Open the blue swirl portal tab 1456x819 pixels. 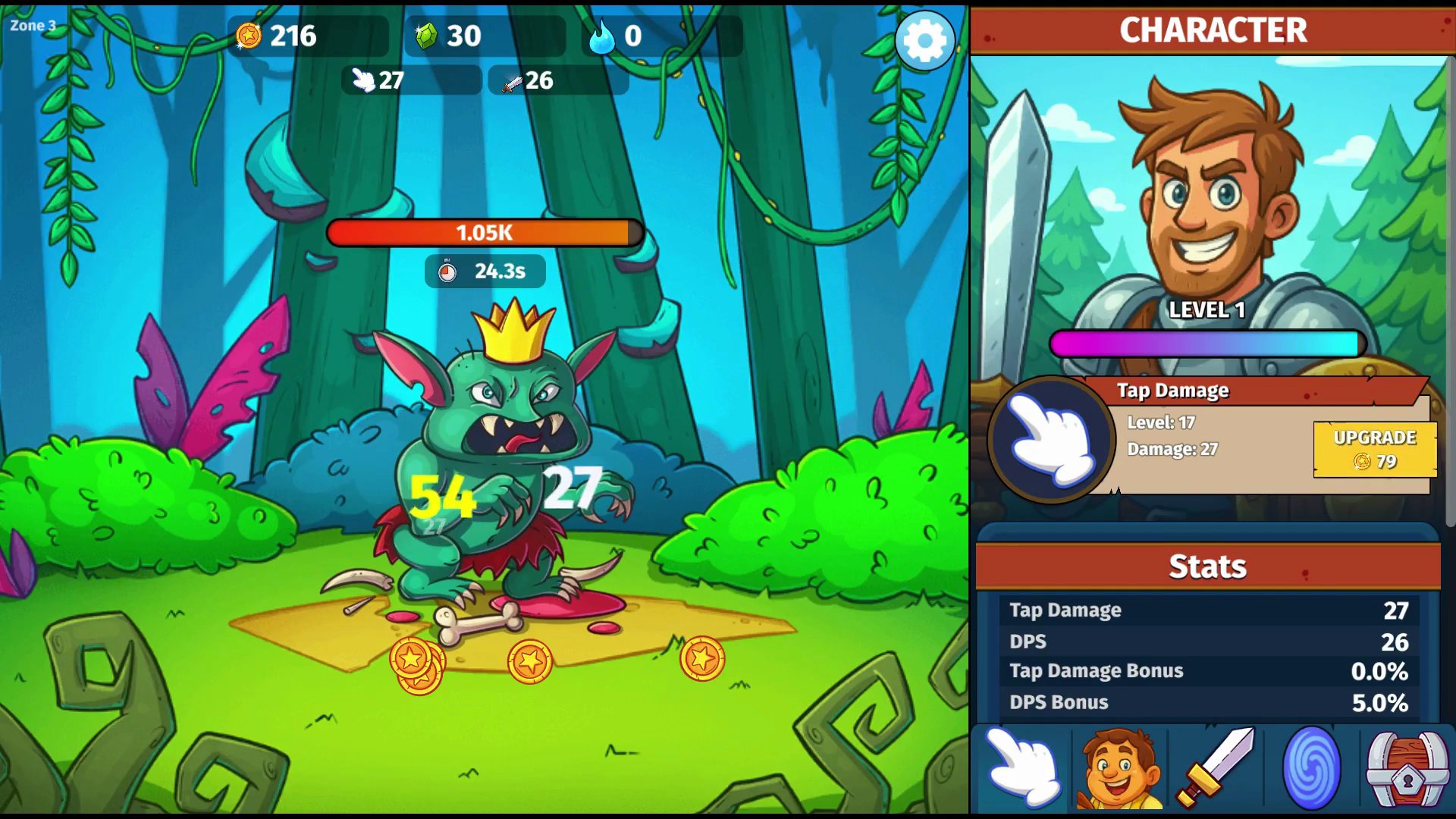point(1311,768)
